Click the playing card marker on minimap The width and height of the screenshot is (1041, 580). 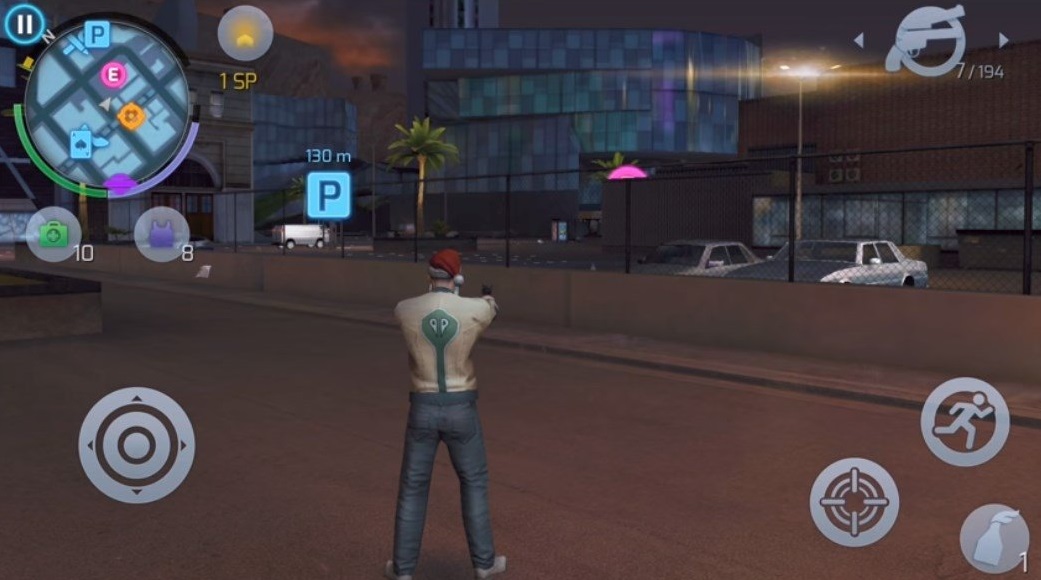(81, 143)
